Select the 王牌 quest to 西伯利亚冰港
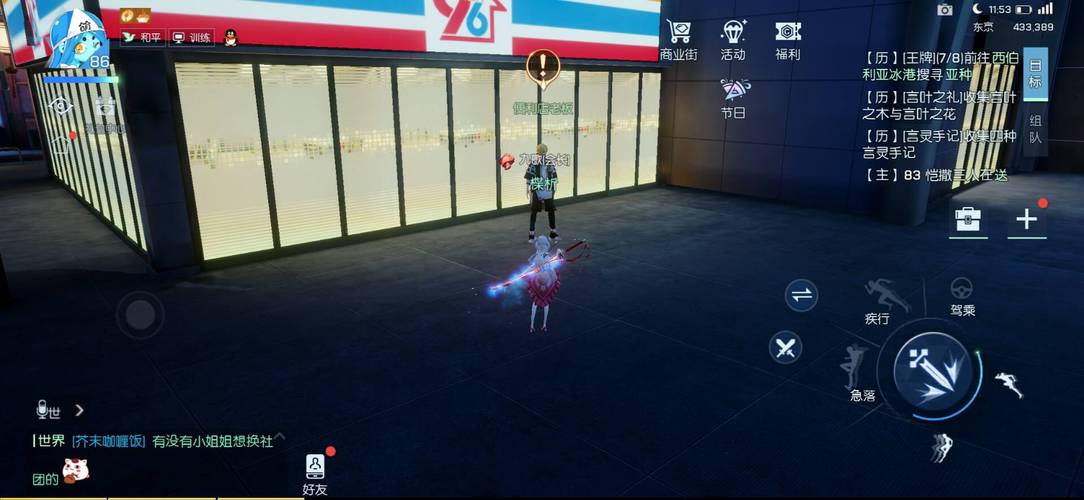1084x500 pixels. click(x=939, y=65)
